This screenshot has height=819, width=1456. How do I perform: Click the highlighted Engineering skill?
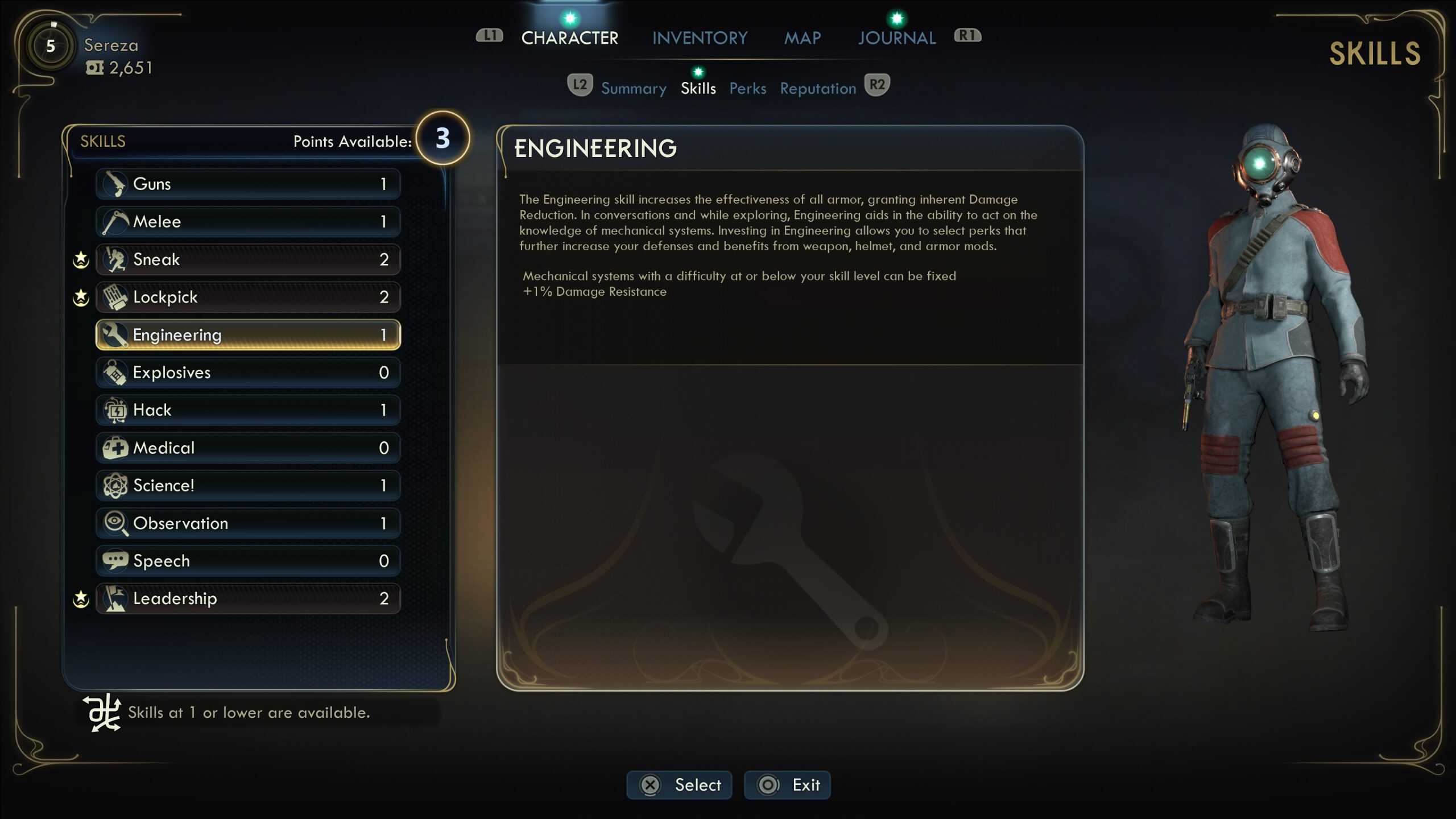pyautogui.click(x=248, y=334)
